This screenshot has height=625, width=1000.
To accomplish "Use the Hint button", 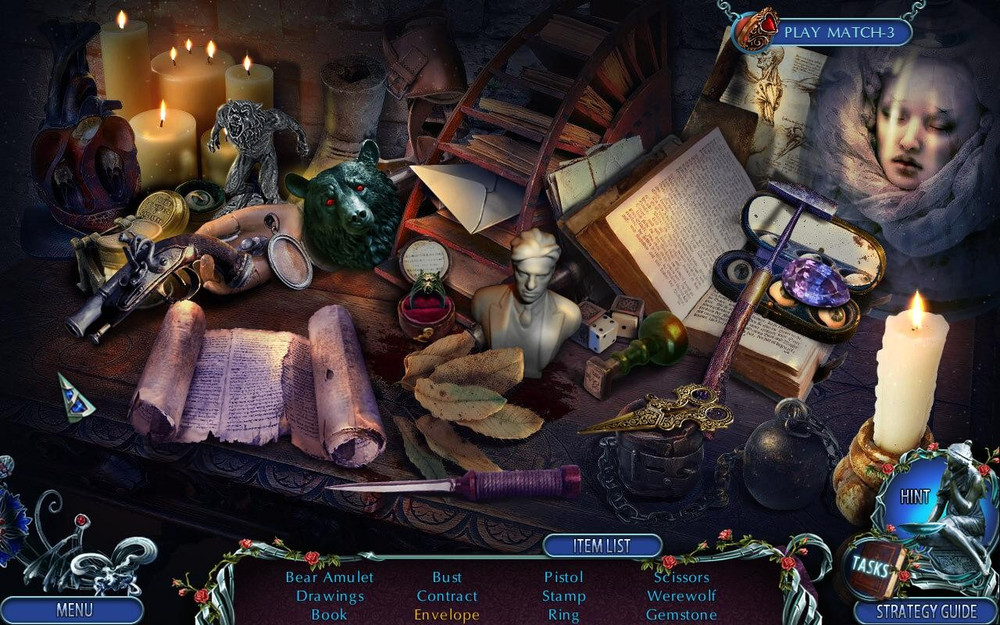I will tap(914, 496).
